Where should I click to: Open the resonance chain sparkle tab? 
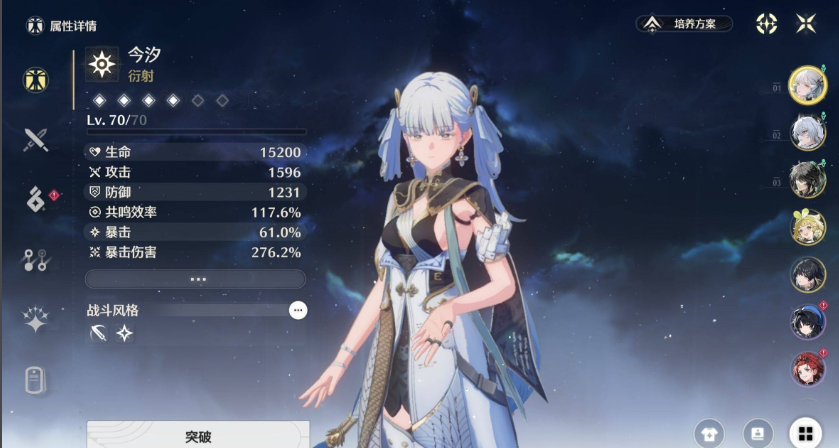(x=36, y=320)
